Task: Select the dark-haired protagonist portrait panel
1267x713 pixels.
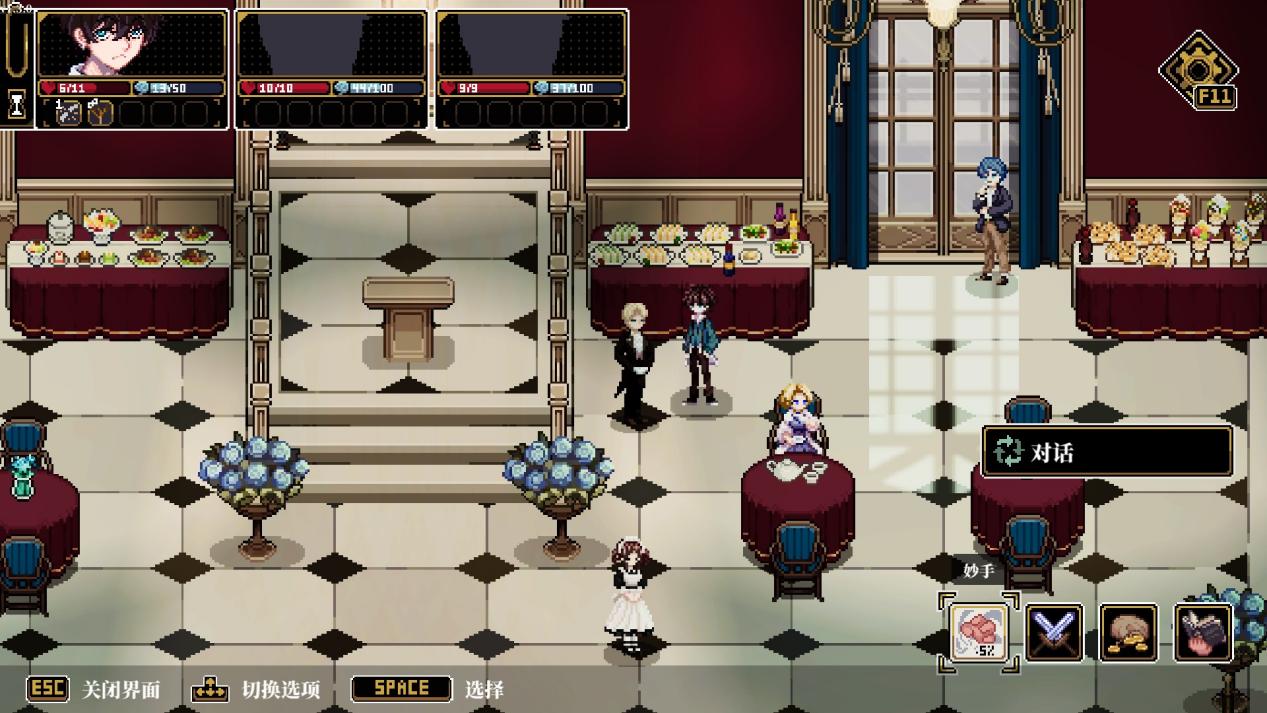Action: pyautogui.click(x=132, y=44)
